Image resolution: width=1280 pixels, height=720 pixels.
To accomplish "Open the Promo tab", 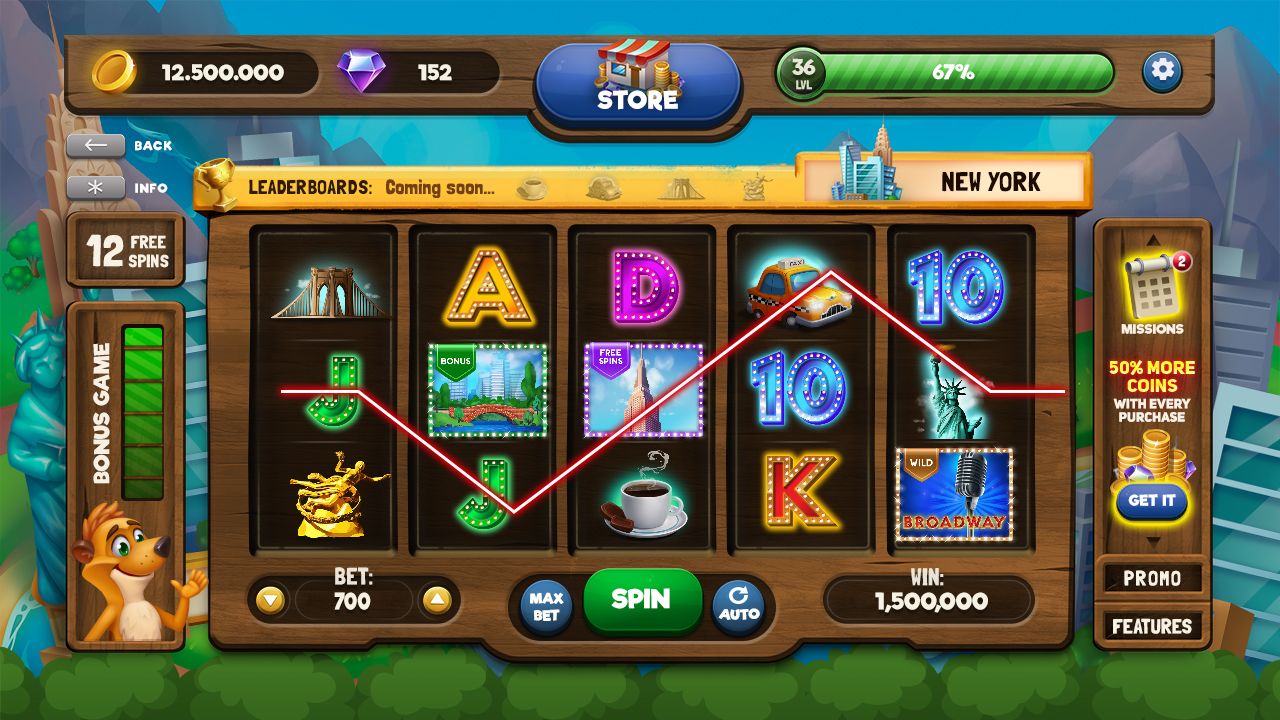I will coord(1152,578).
